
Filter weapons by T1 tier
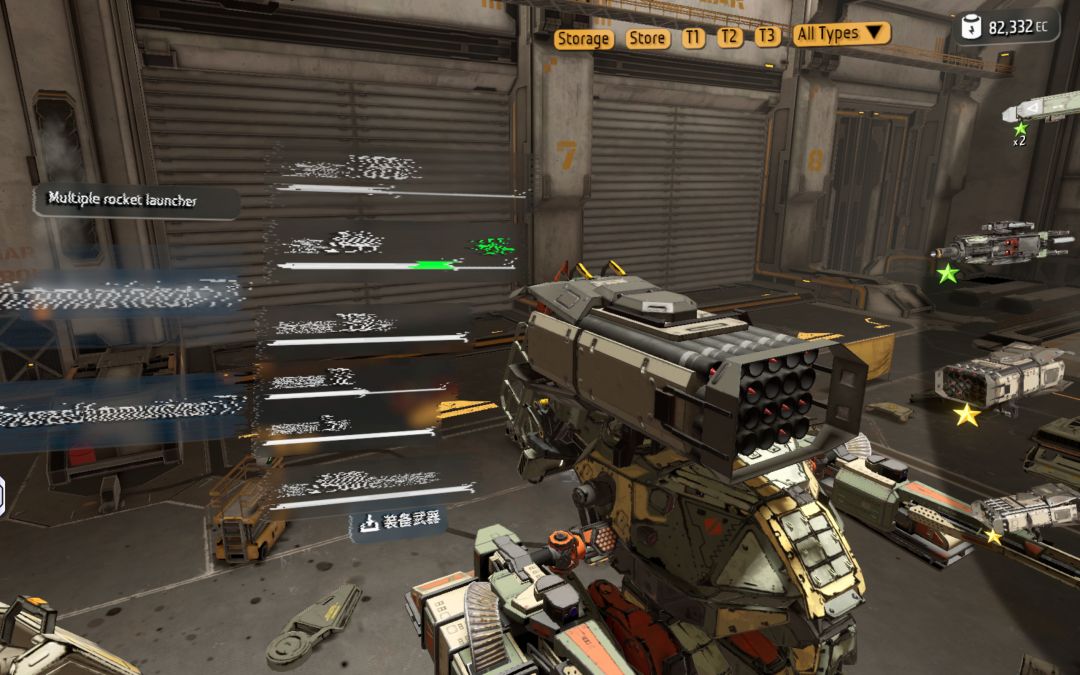click(693, 37)
